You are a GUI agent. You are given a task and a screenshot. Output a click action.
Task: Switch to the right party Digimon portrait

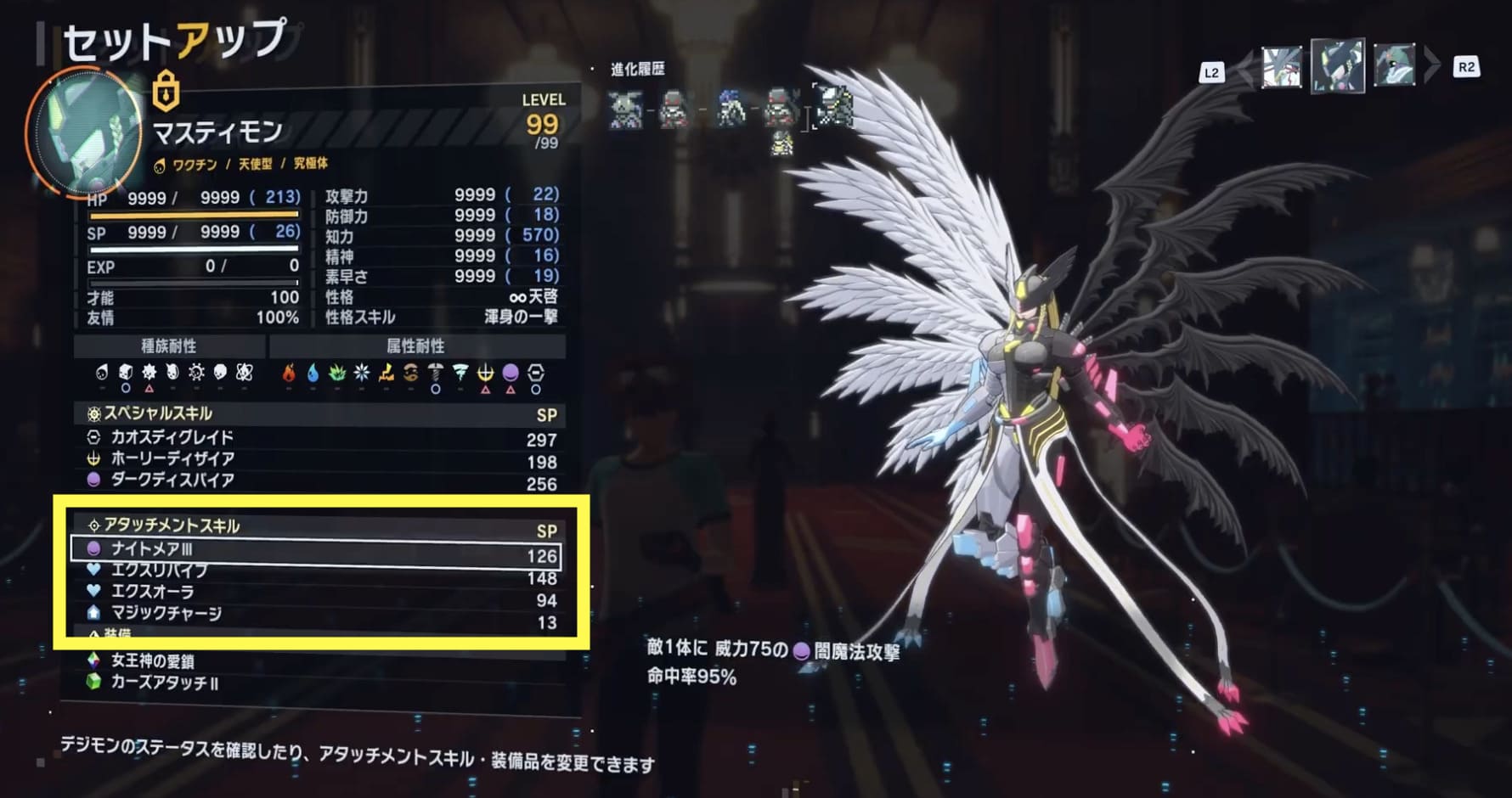[1394, 67]
